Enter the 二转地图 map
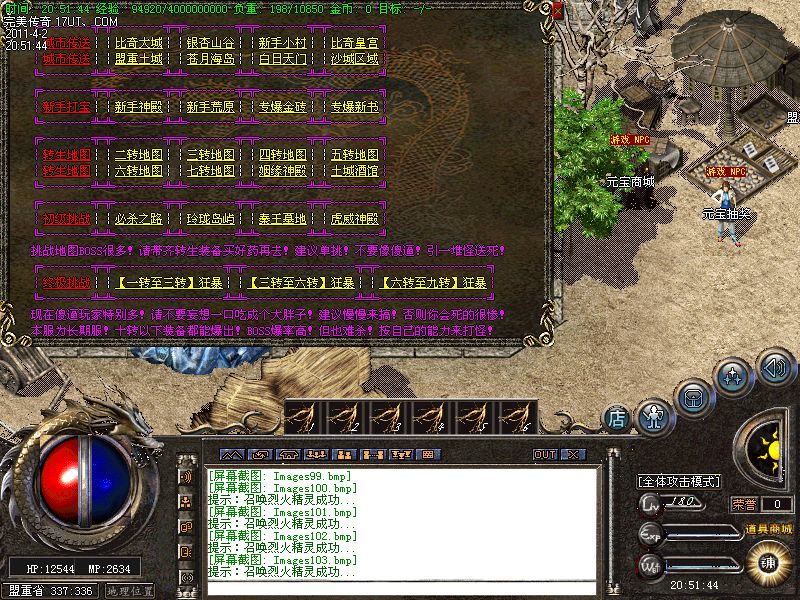 [x=138, y=155]
